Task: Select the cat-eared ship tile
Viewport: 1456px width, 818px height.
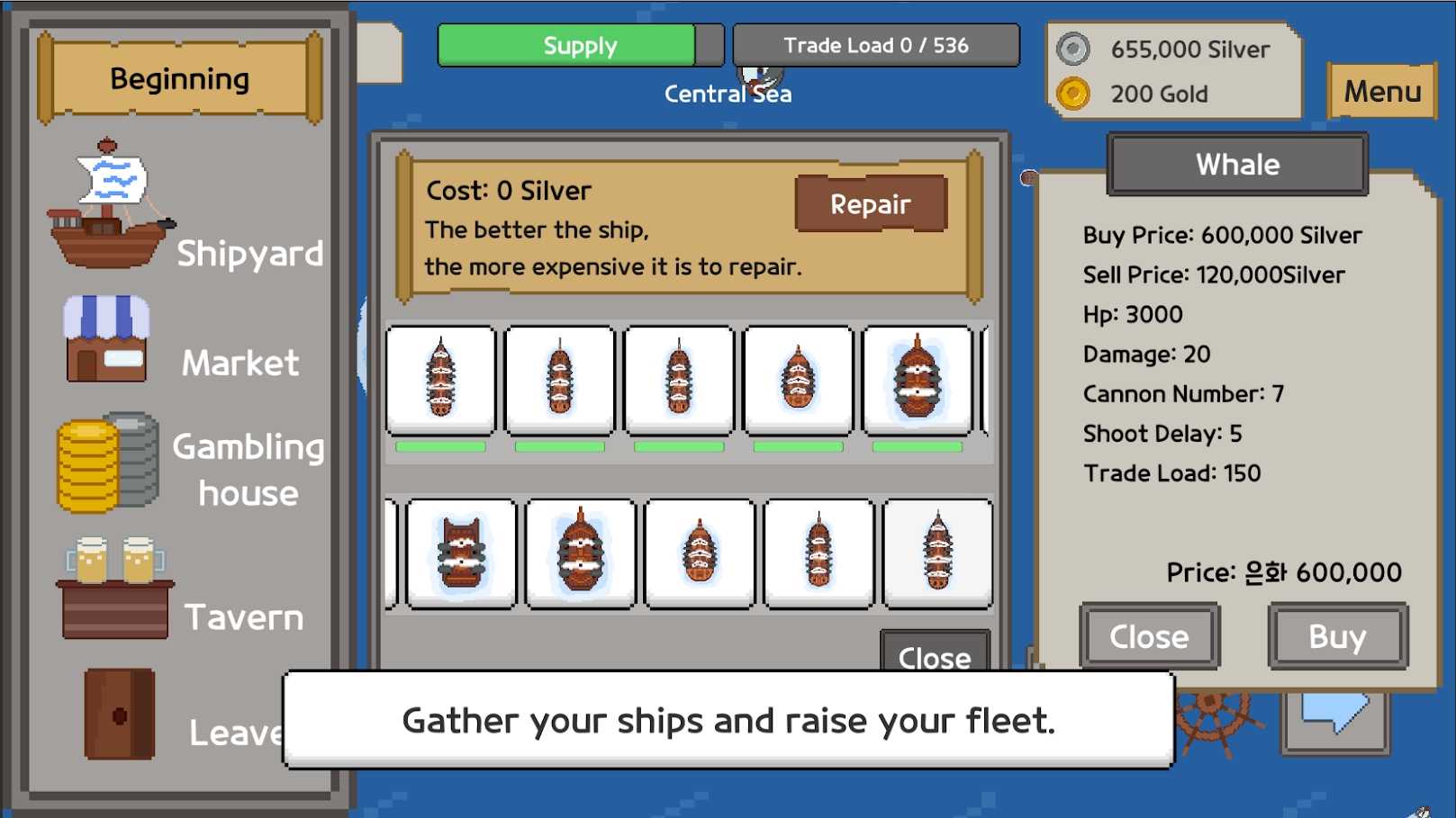Action: [x=462, y=554]
